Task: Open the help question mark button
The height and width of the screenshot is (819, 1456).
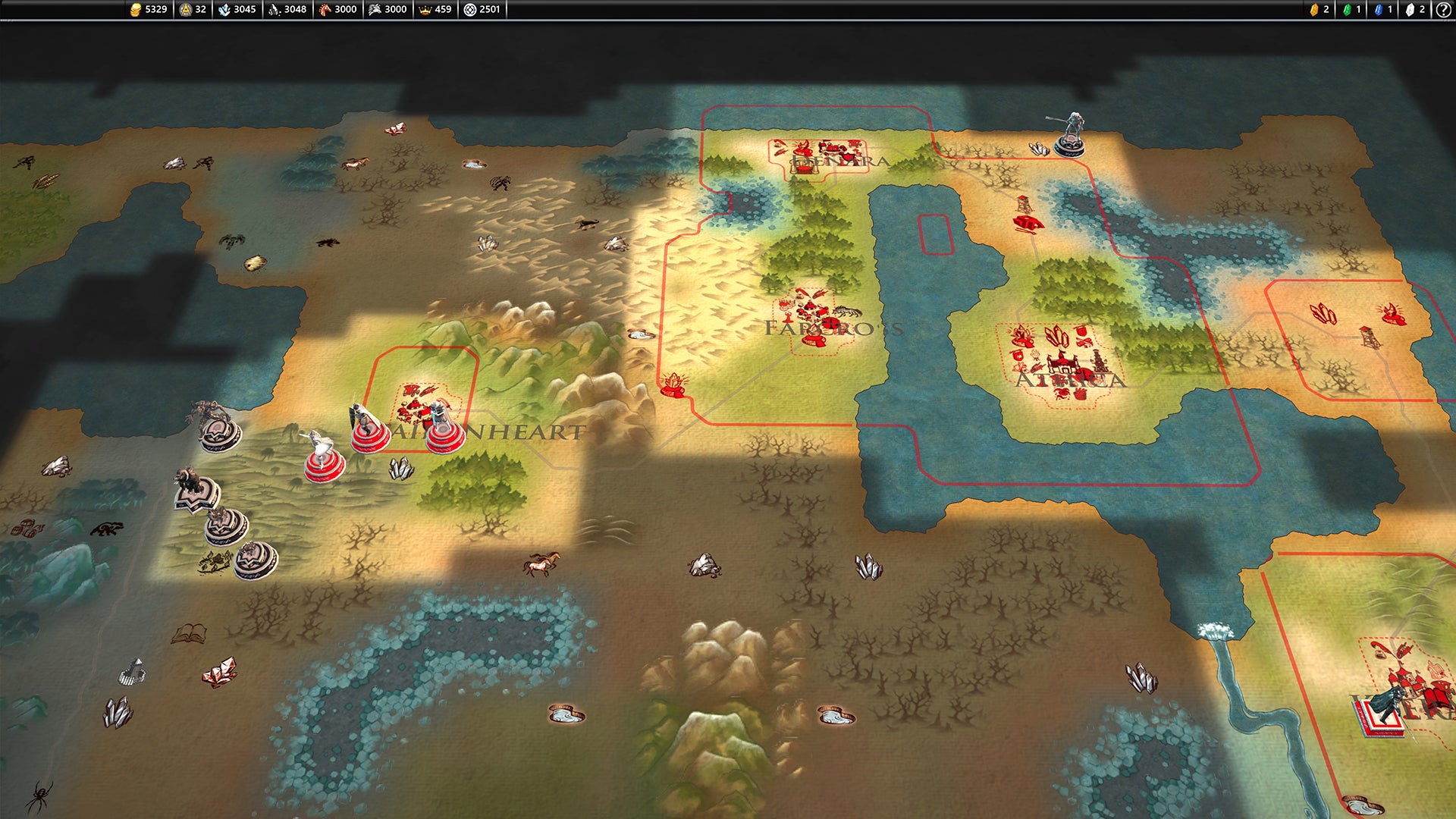Action: point(1444,10)
